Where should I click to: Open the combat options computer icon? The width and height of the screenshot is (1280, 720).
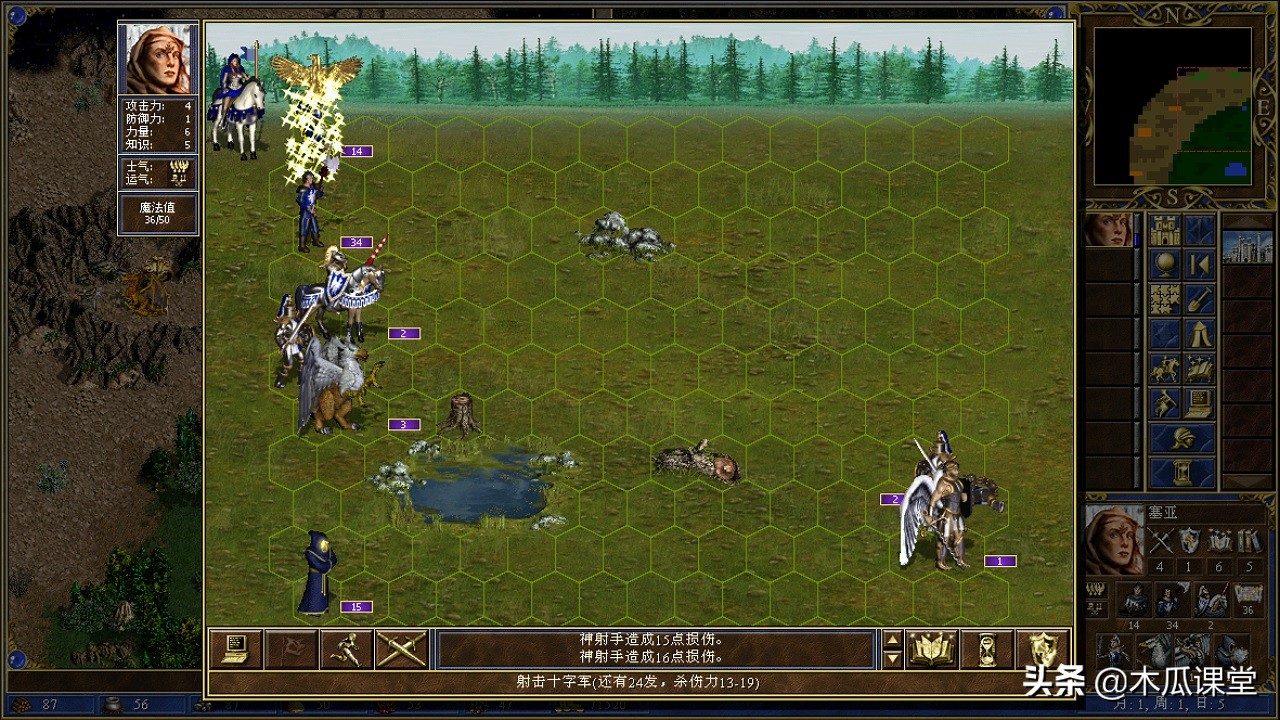(235, 649)
